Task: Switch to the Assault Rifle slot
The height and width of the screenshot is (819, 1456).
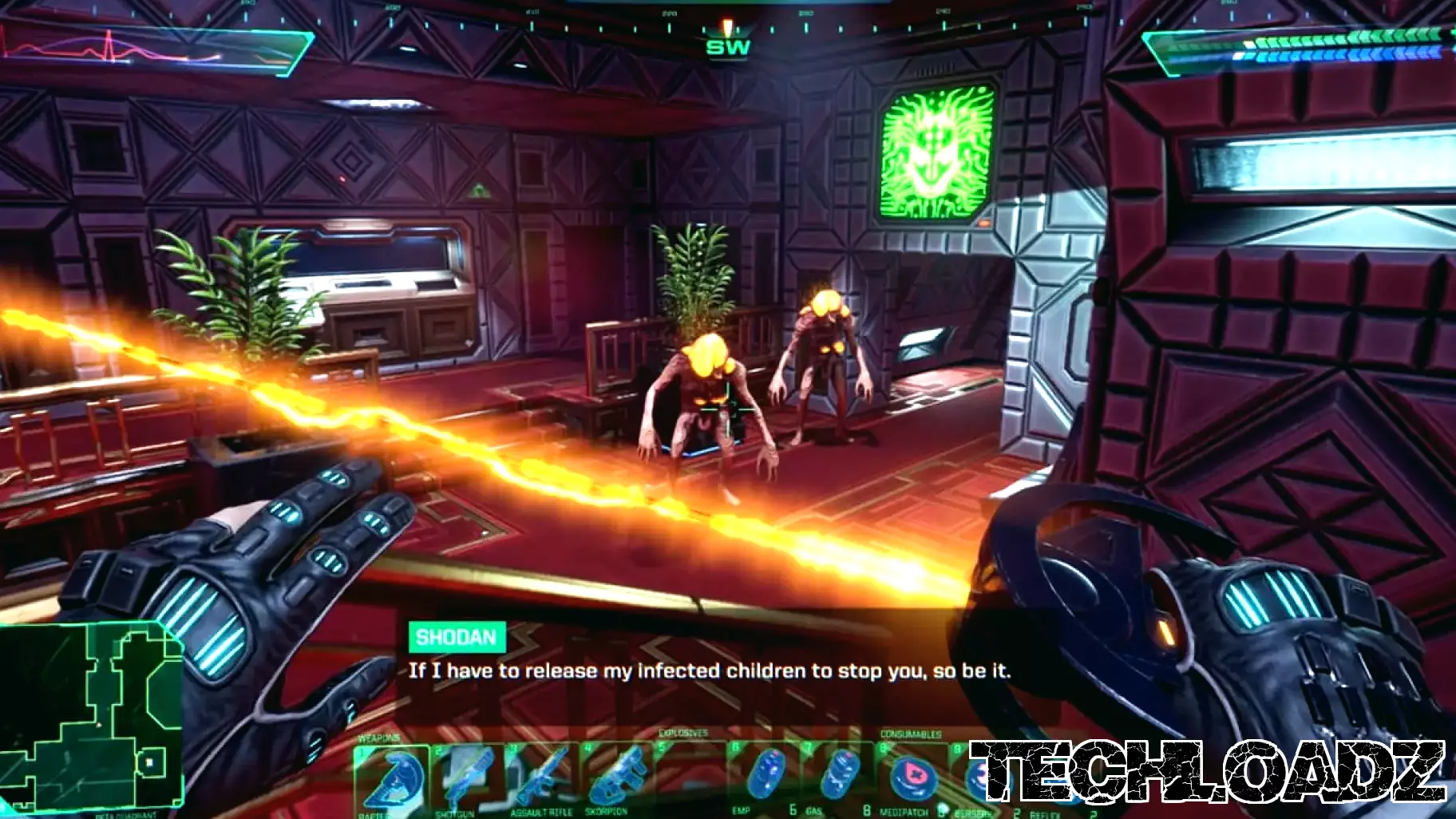Action: click(x=542, y=776)
